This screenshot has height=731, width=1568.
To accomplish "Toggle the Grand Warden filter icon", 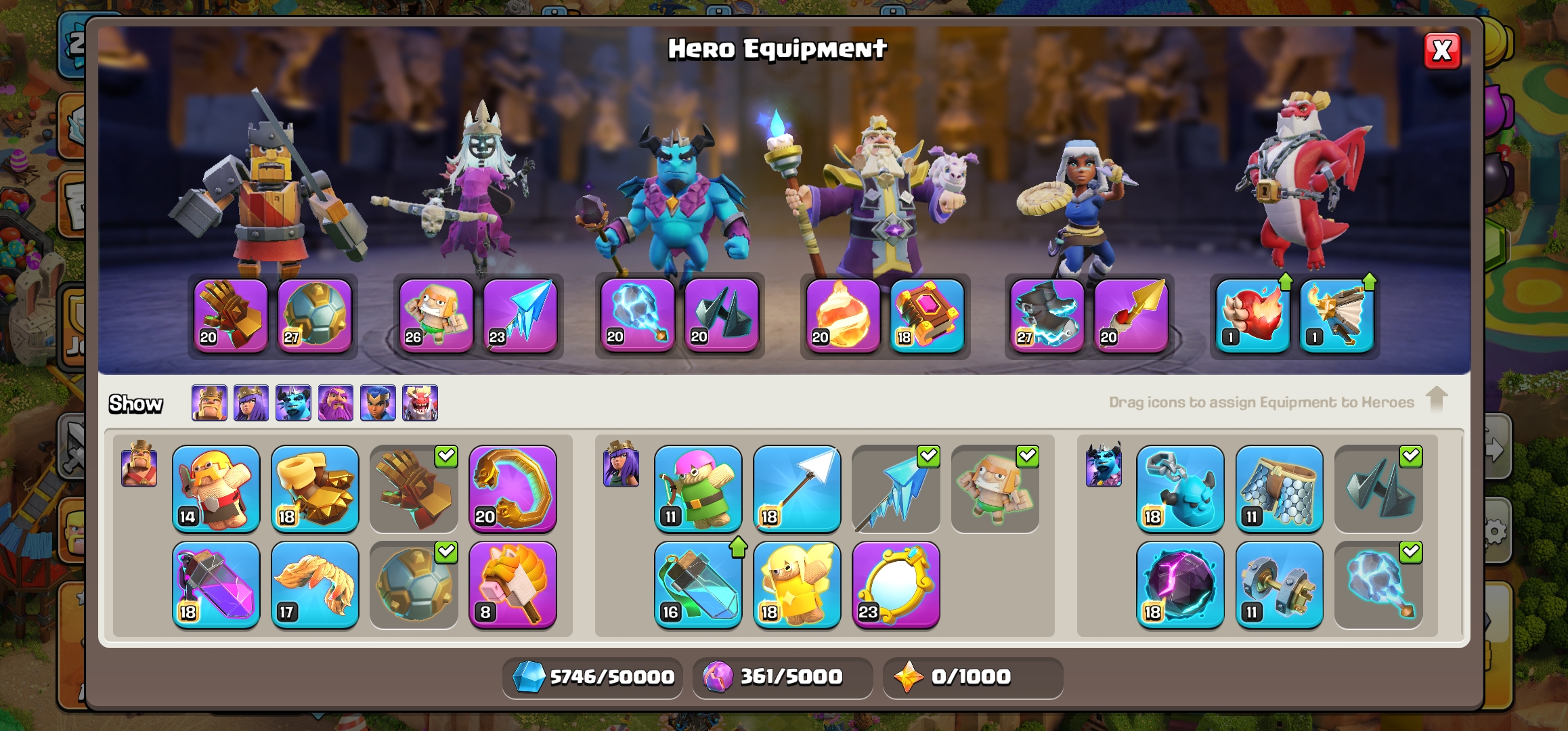I will (x=336, y=403).
